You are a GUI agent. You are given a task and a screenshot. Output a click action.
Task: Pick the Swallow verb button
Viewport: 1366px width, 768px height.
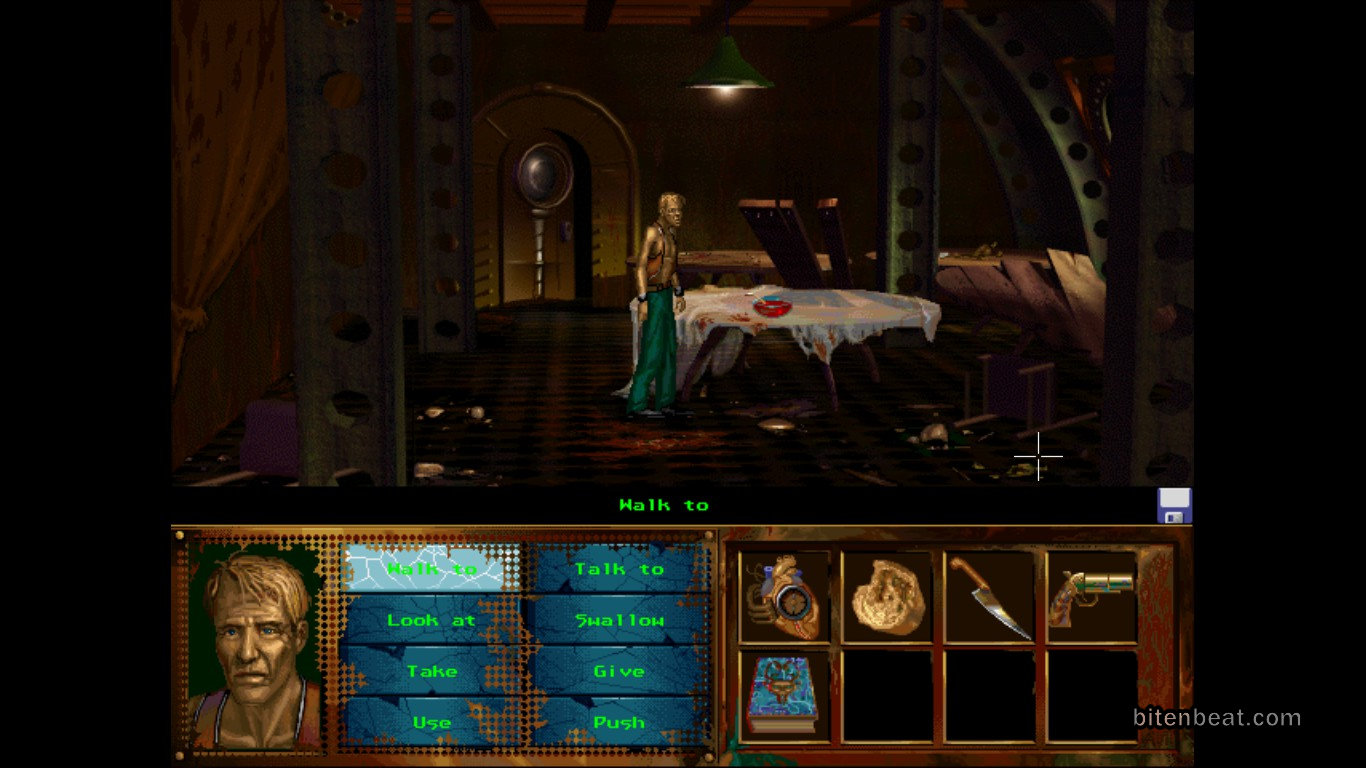[x=618, y=620]
